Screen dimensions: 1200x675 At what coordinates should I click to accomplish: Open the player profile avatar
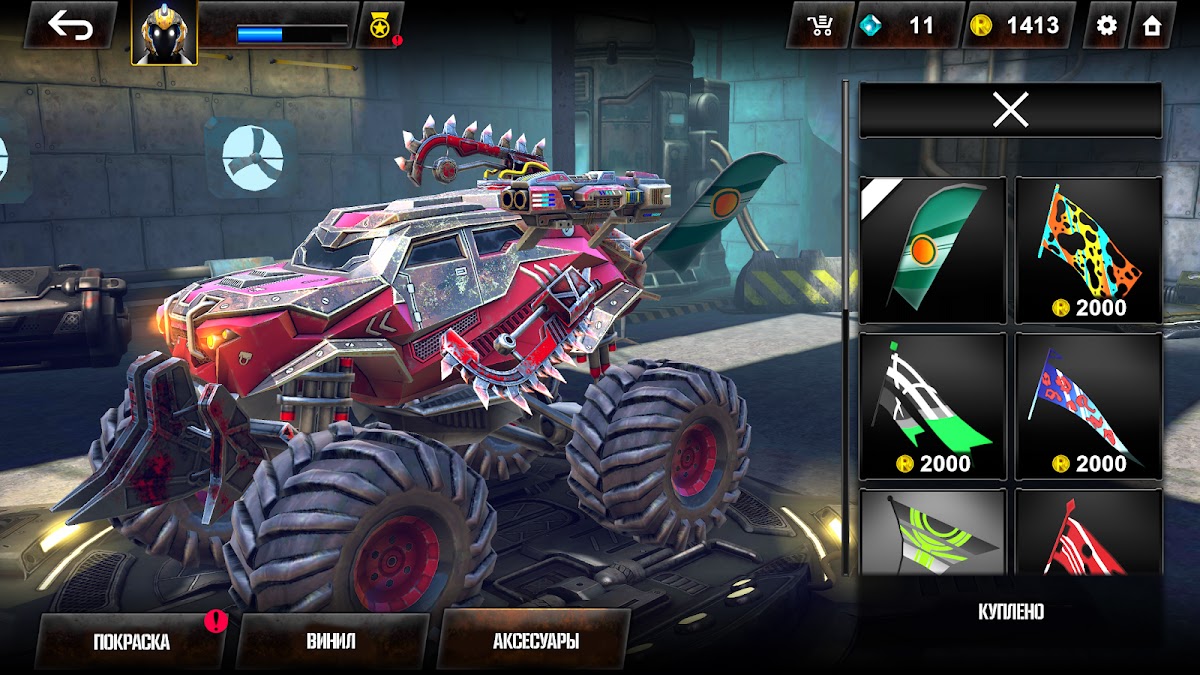[164, 32]
